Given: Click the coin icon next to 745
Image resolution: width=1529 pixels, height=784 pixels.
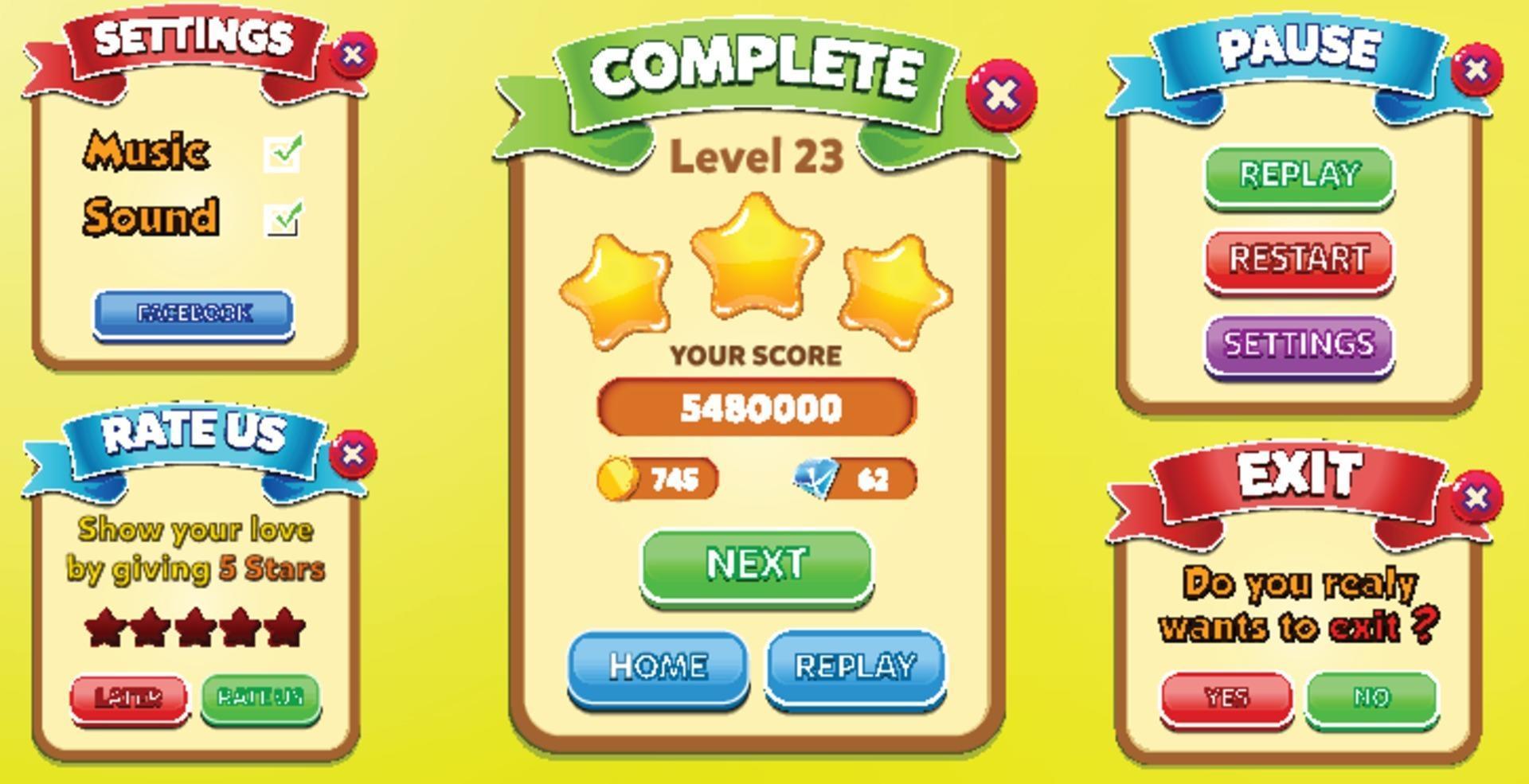Looking at the screenshot, I should (620, 480).
